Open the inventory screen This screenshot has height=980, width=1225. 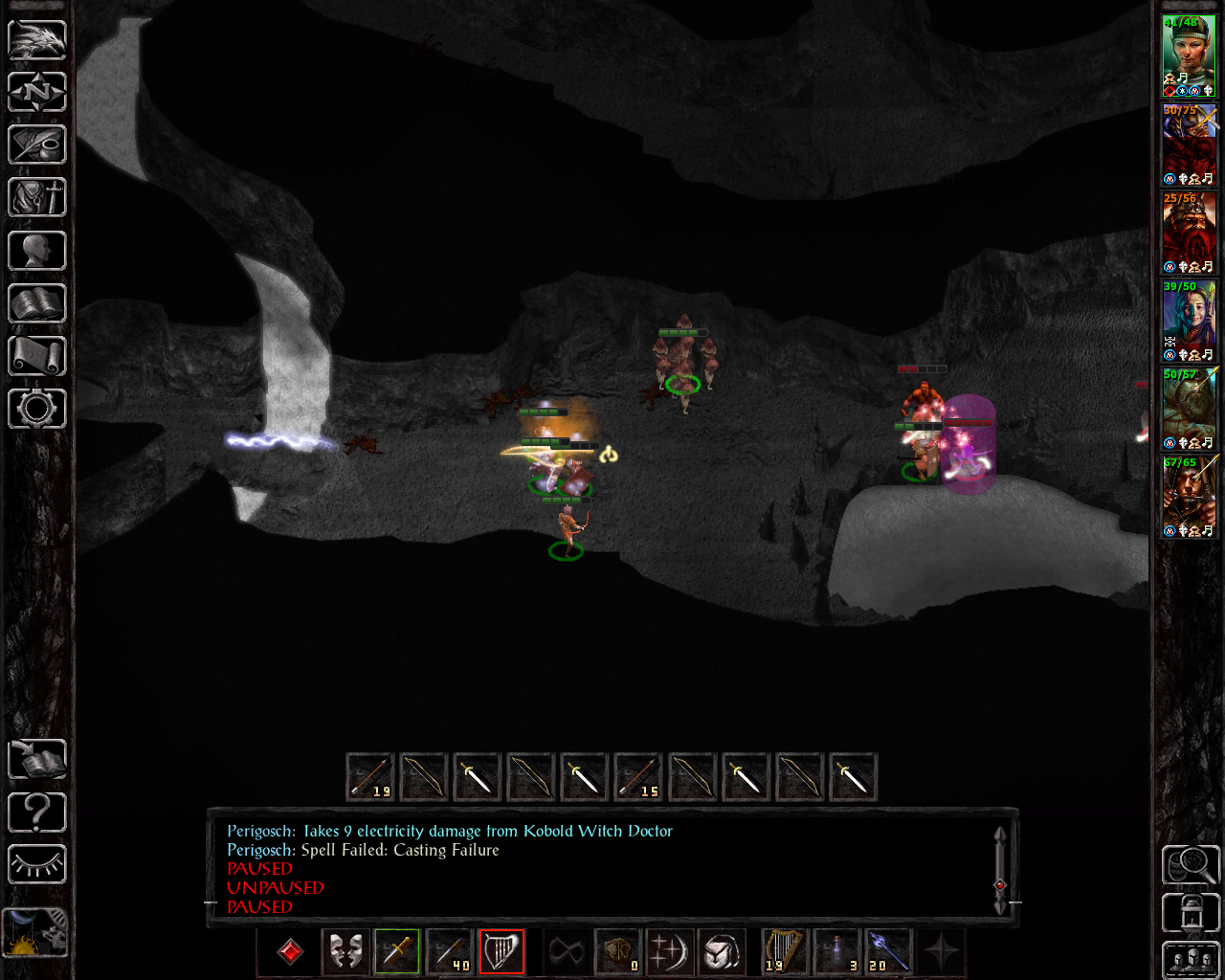37,198
